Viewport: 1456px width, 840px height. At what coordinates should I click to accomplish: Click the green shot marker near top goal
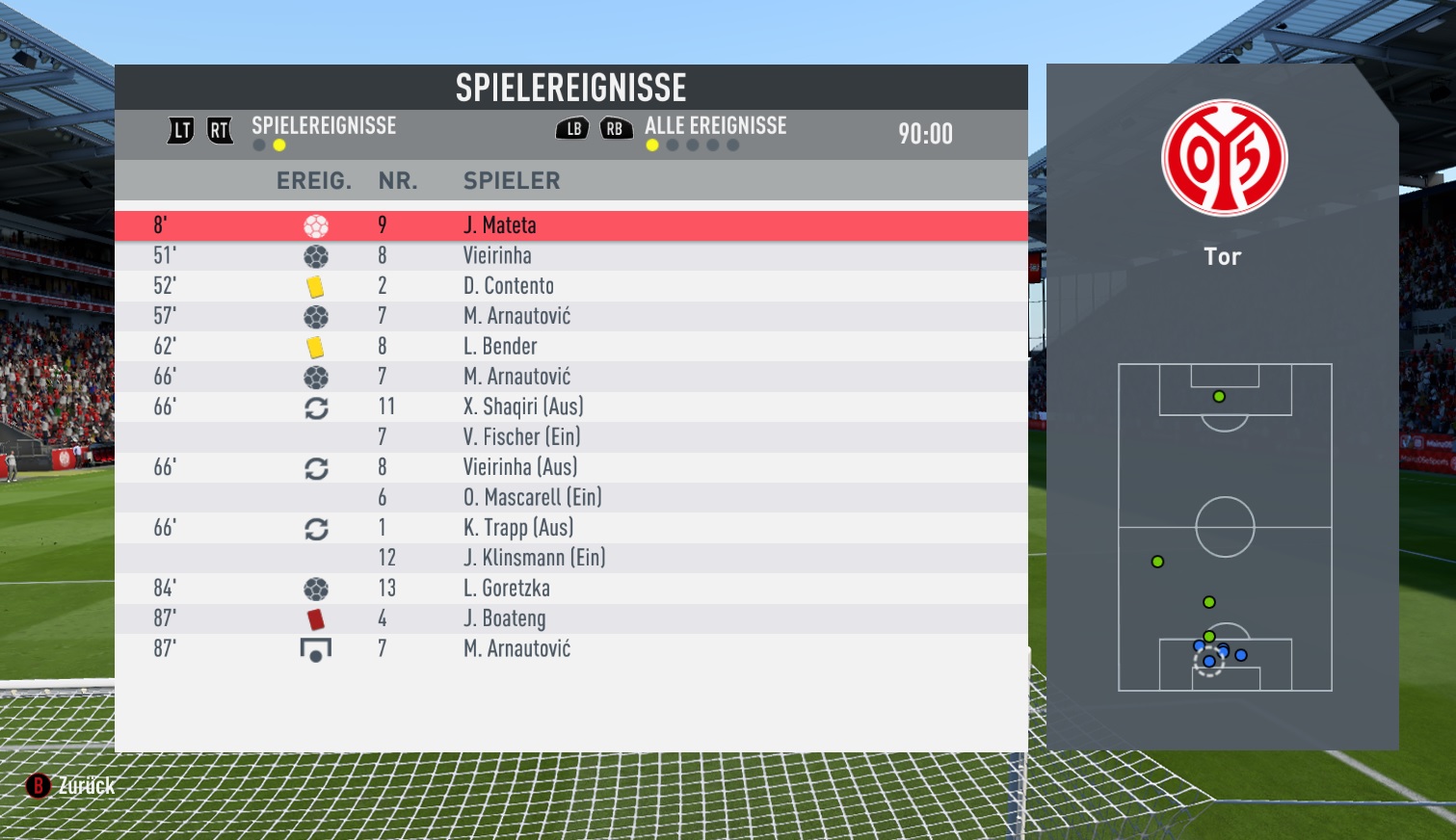tap(1219, 397)
